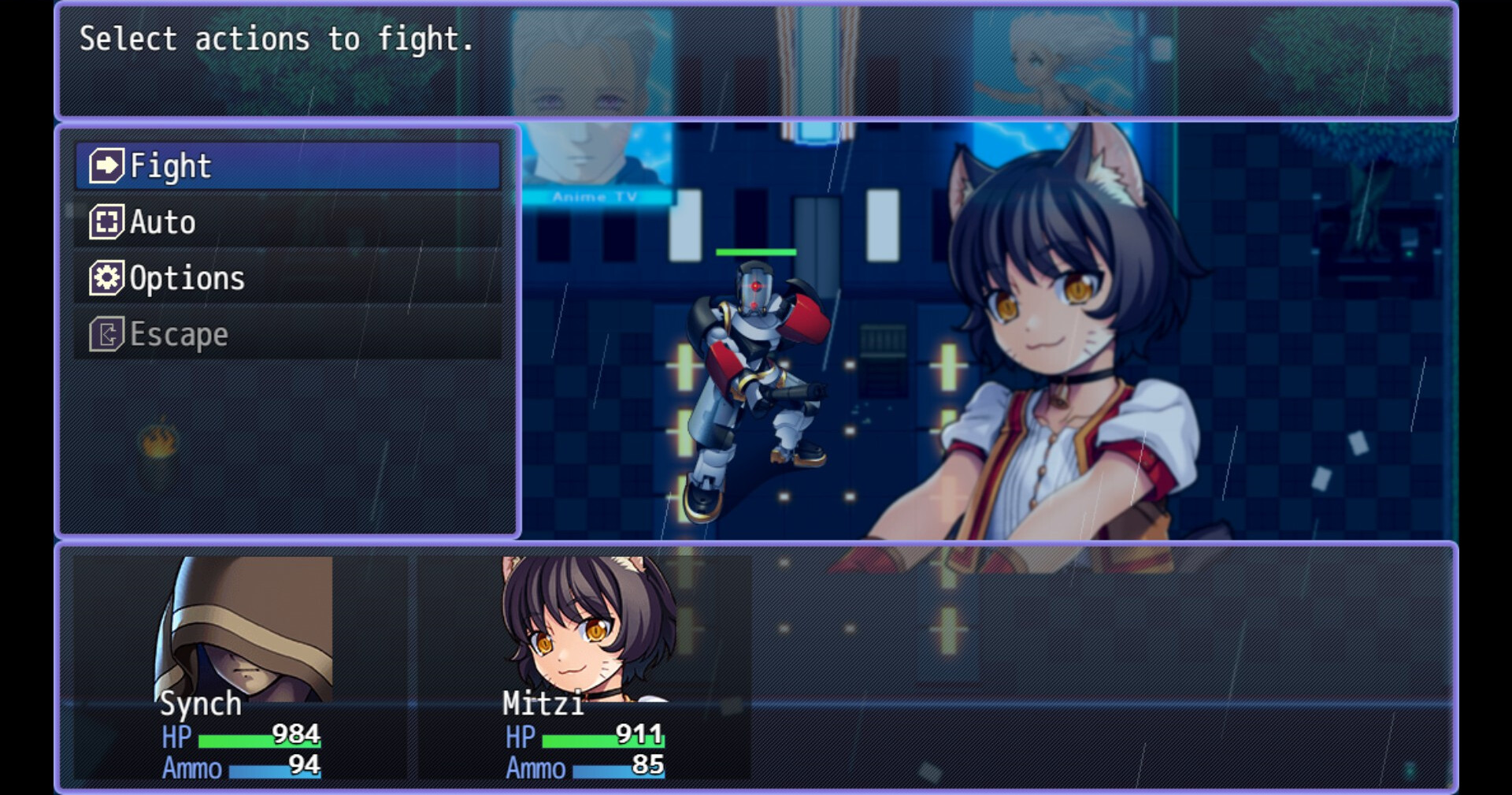Select the Auto command icon
Image resolution: width=1512 pixels, height=795 pixels.
[x=107, y=221]
